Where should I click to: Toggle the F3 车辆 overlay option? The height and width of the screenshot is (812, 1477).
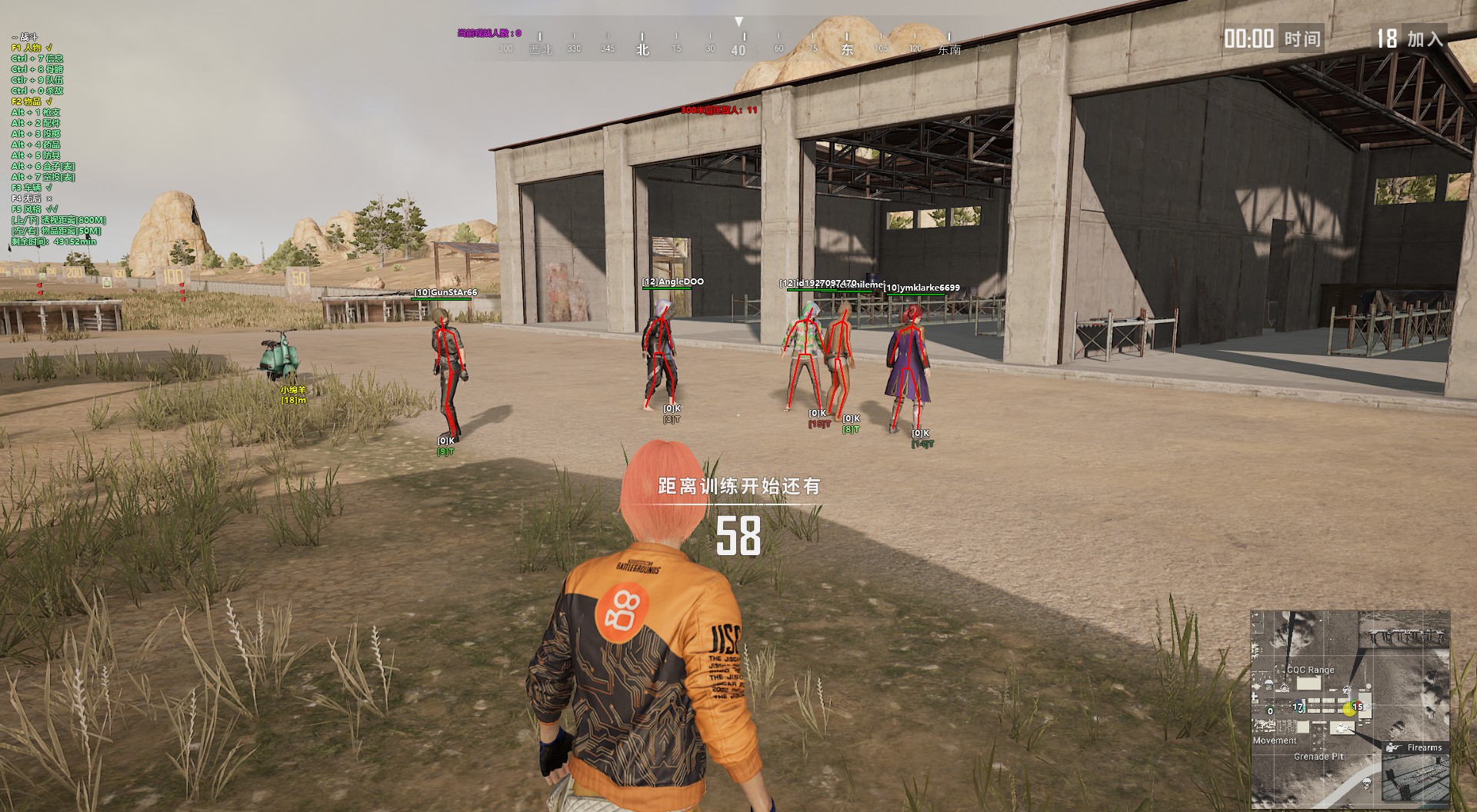coord(32,188)
